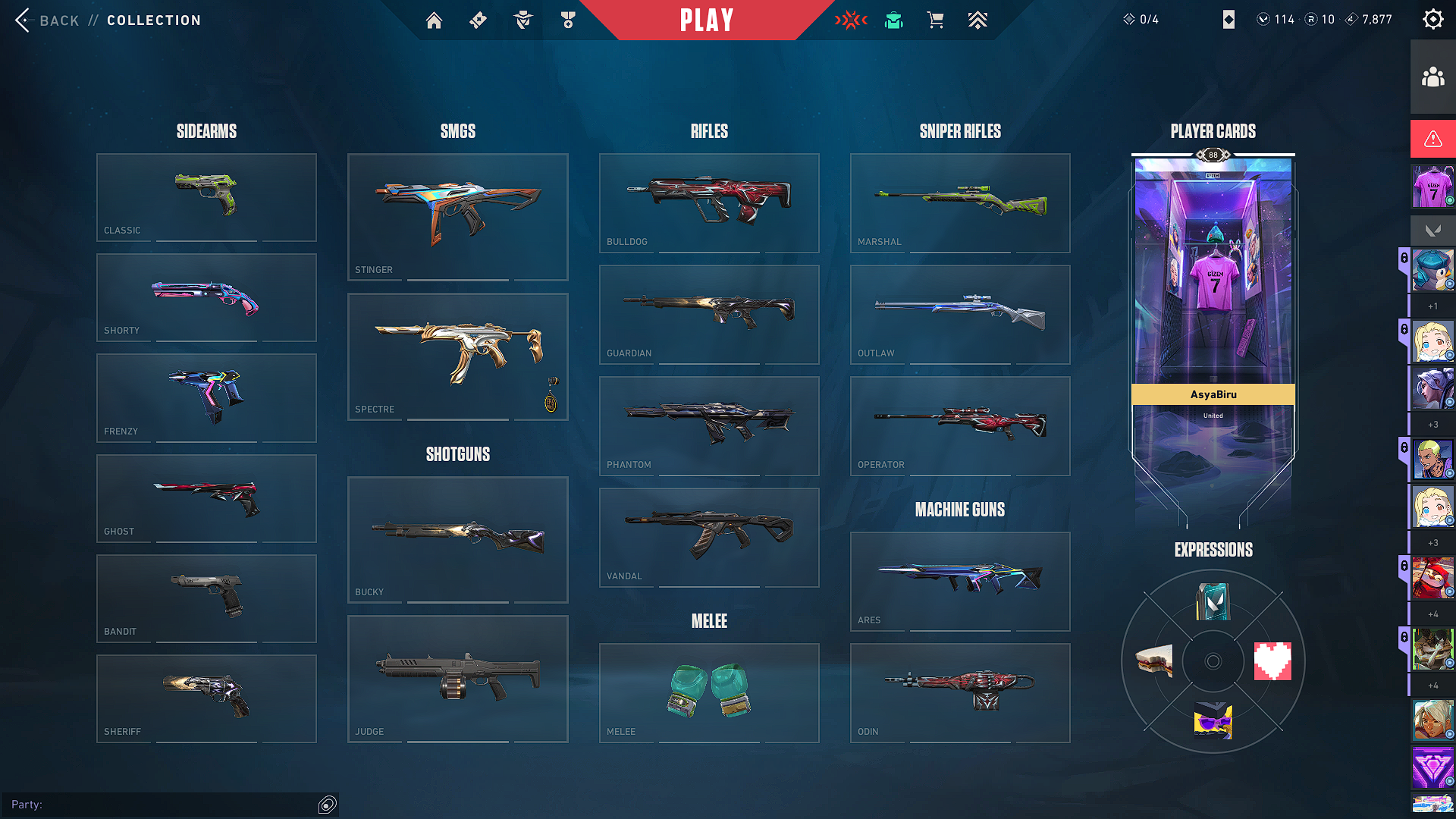The image size is (1456, 819).
Task: Open the Melee boxing gloves slot
Action: pos(709,692)
